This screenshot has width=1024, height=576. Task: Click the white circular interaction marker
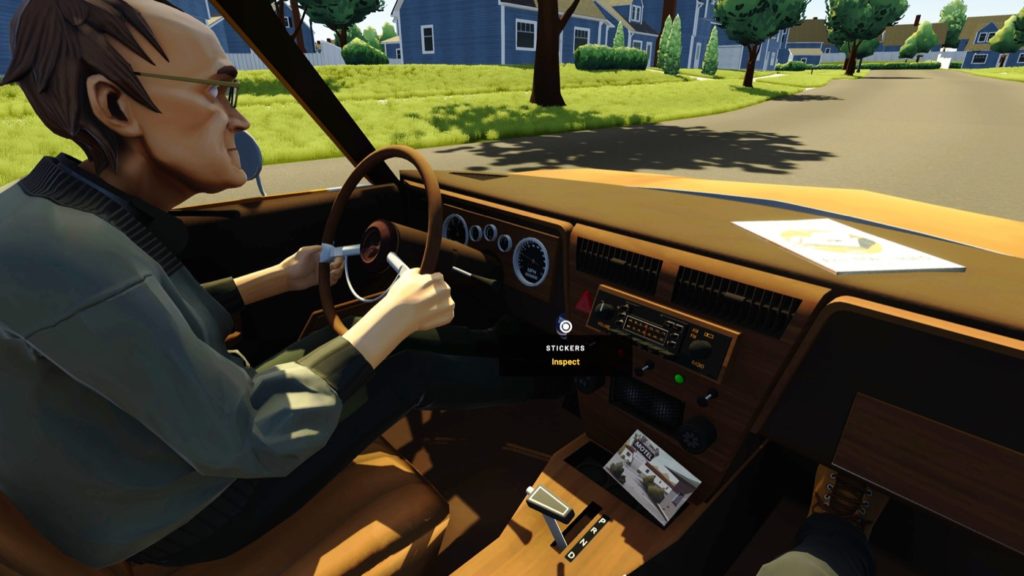[565, 326]
